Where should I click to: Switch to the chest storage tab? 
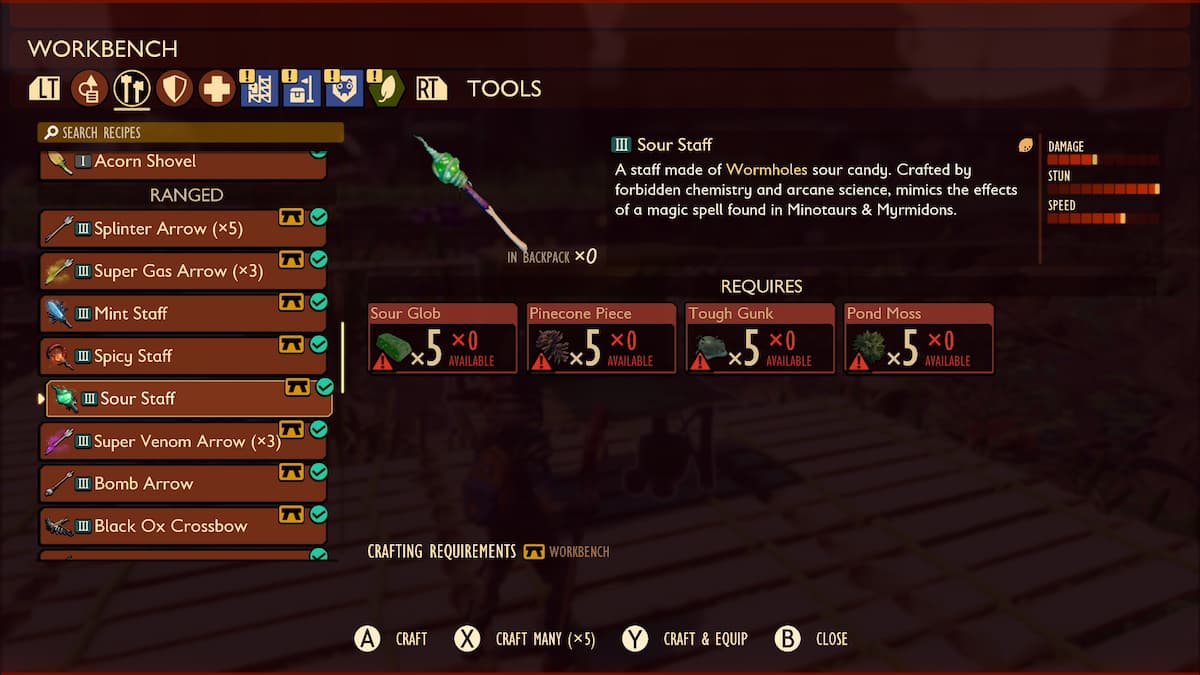coord(300,89)
